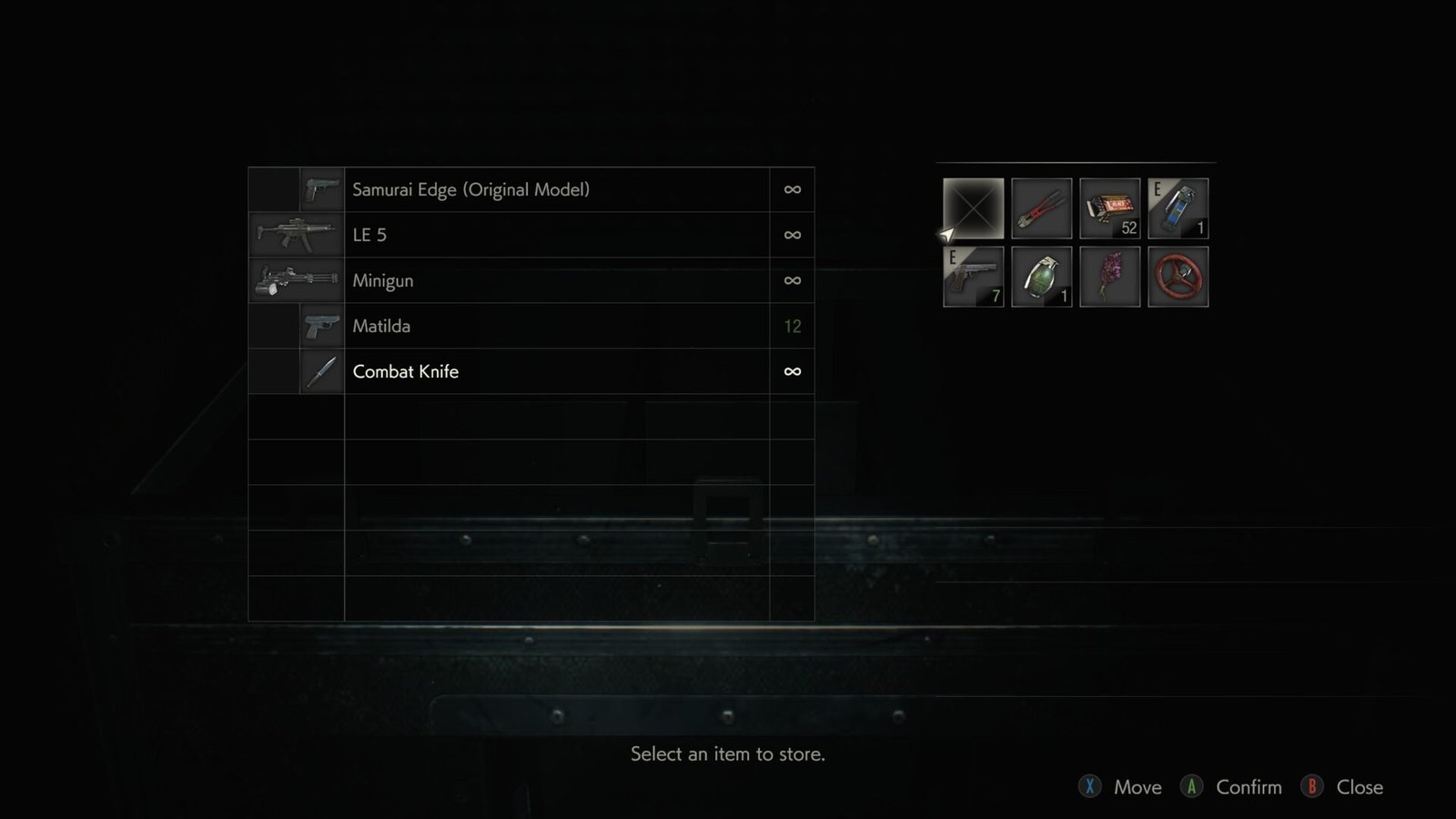Viewport: 1456px width, 819px height.
Task: Select the Minigun icon in the item box
Action: (293, 280)
